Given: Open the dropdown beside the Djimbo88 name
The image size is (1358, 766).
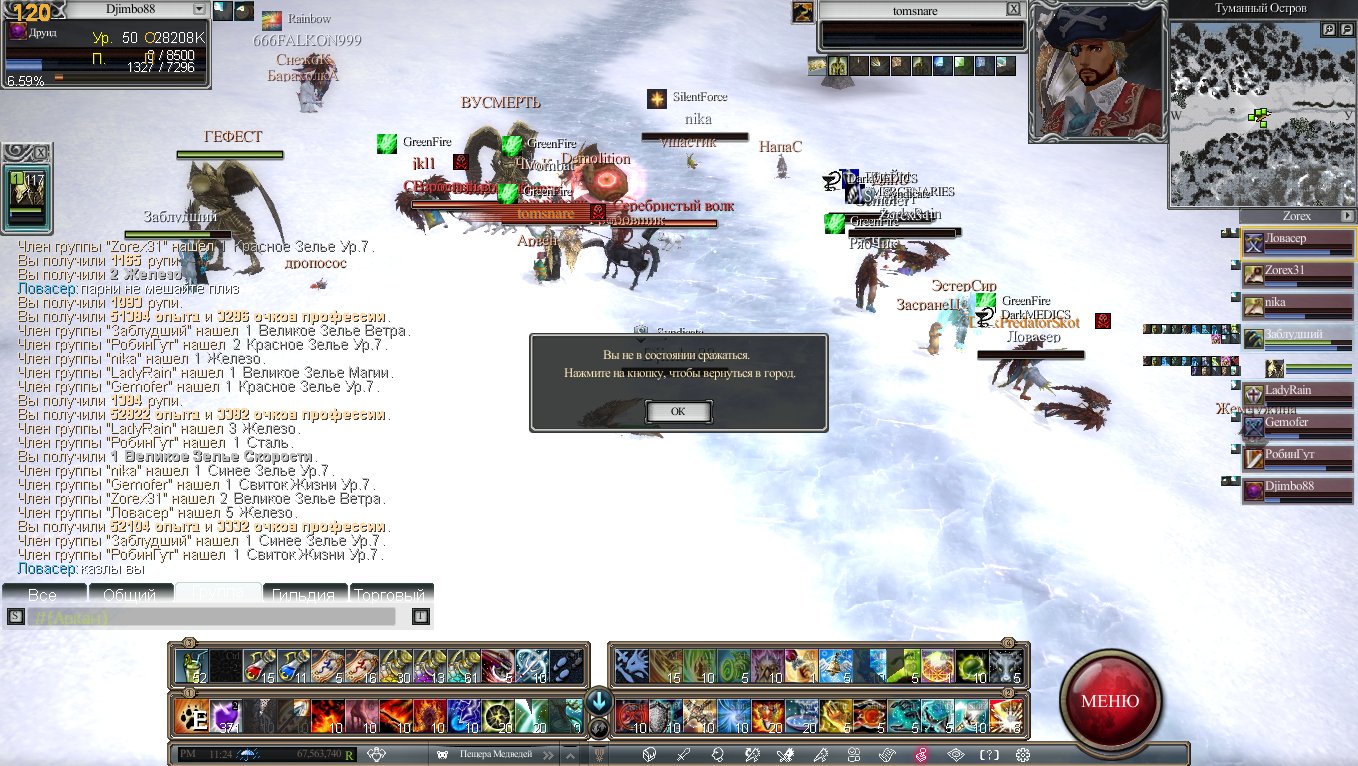Looking at the screenshot, I should (199, 9).
